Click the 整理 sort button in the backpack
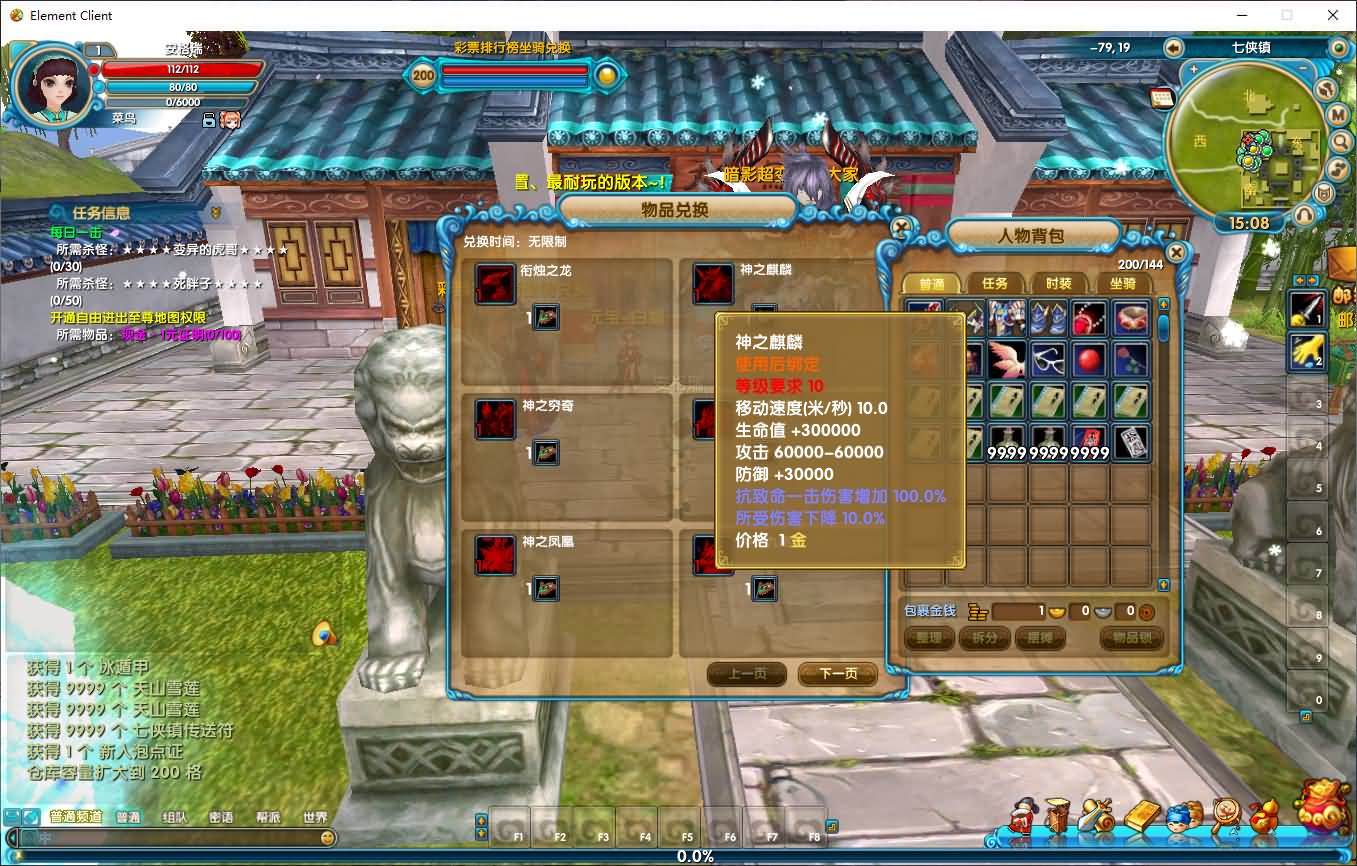Screen dimensions: 1357x866 click(x=928, y=637)
